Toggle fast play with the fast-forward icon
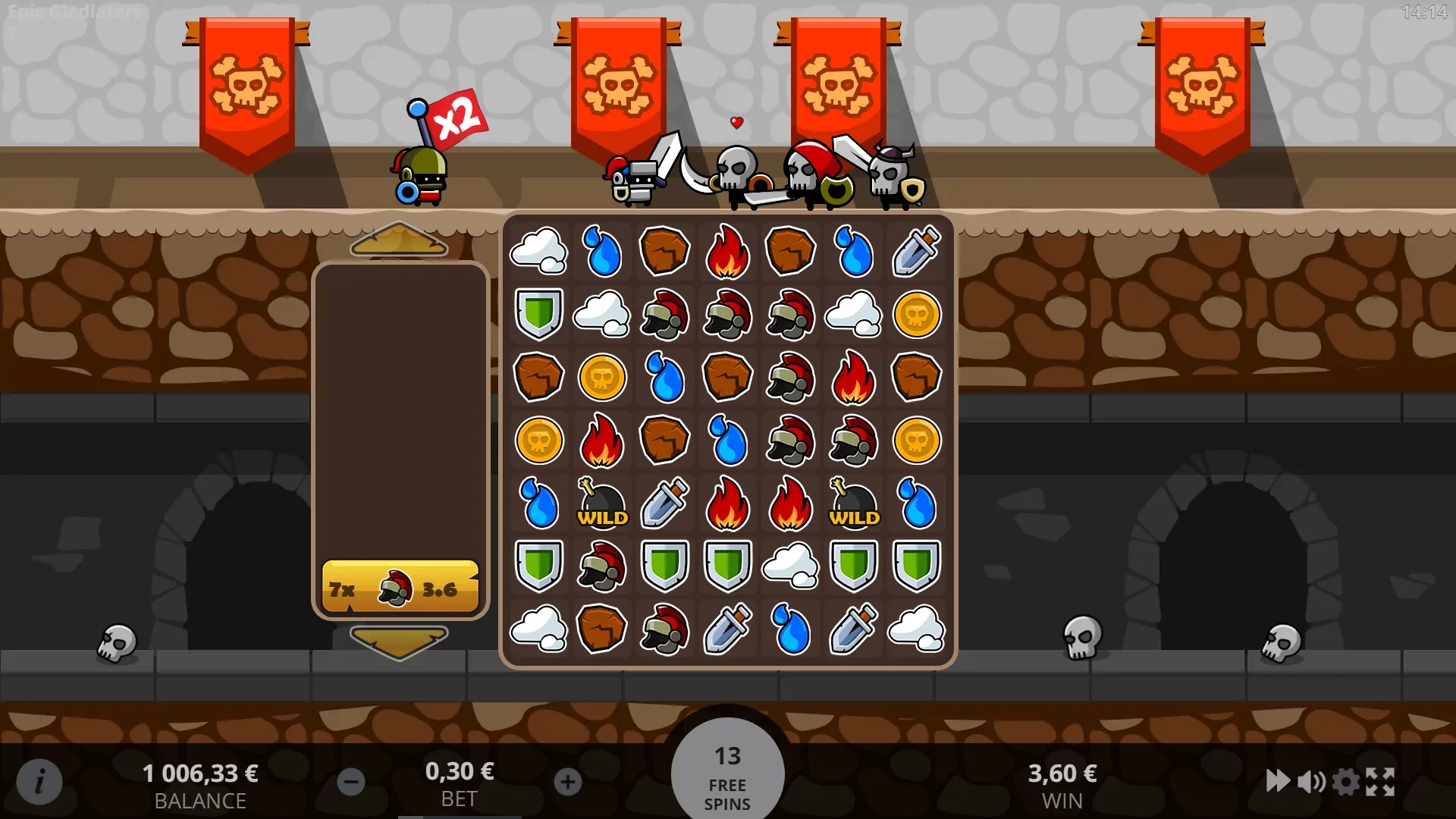This screenshot has width=1456, height=819. click(1279, 781)
